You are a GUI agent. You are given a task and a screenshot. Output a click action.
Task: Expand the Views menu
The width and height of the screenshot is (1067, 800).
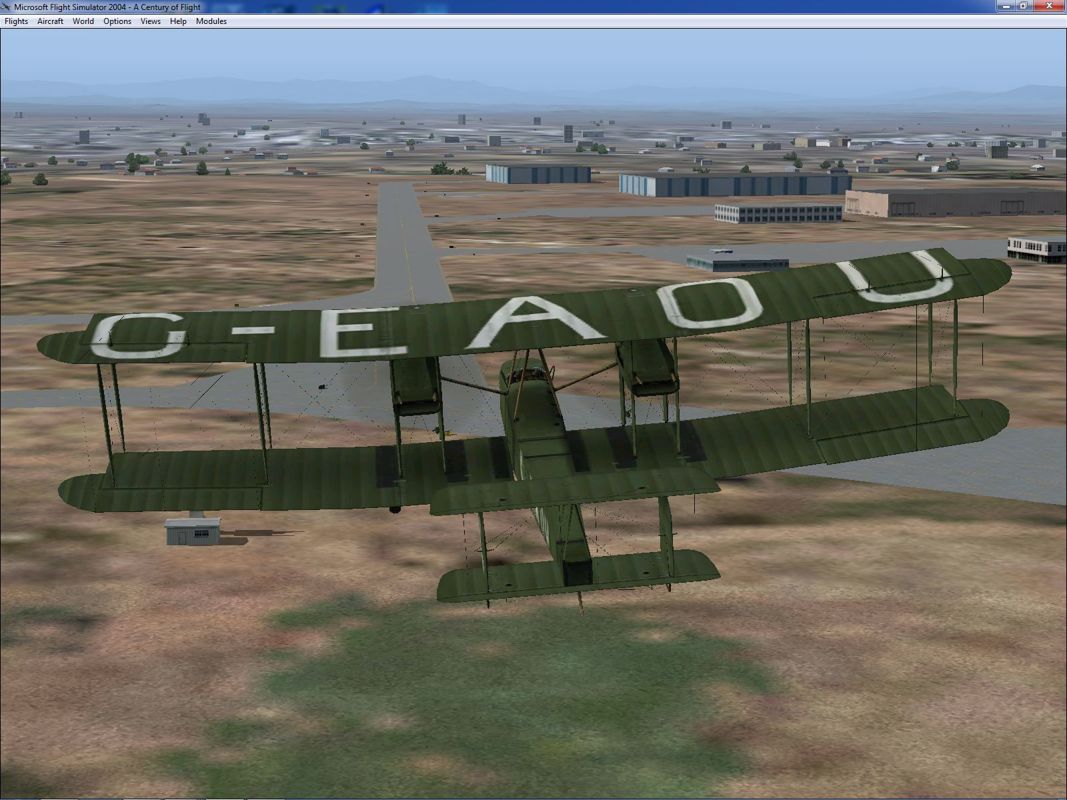click(x=150, y=21)
